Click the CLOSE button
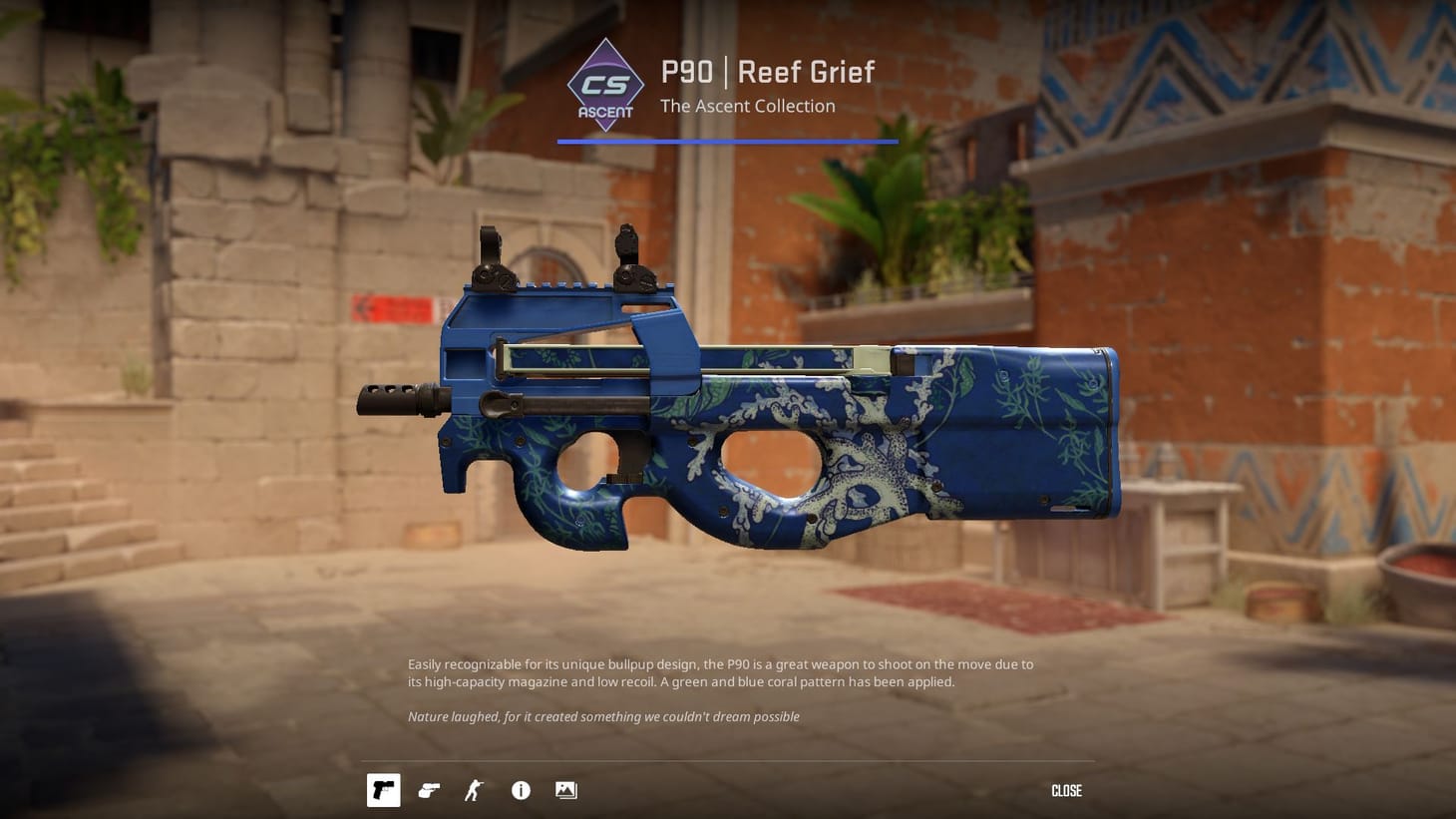This screenshot has height=819, width=1456. [x=1066, y=790]
